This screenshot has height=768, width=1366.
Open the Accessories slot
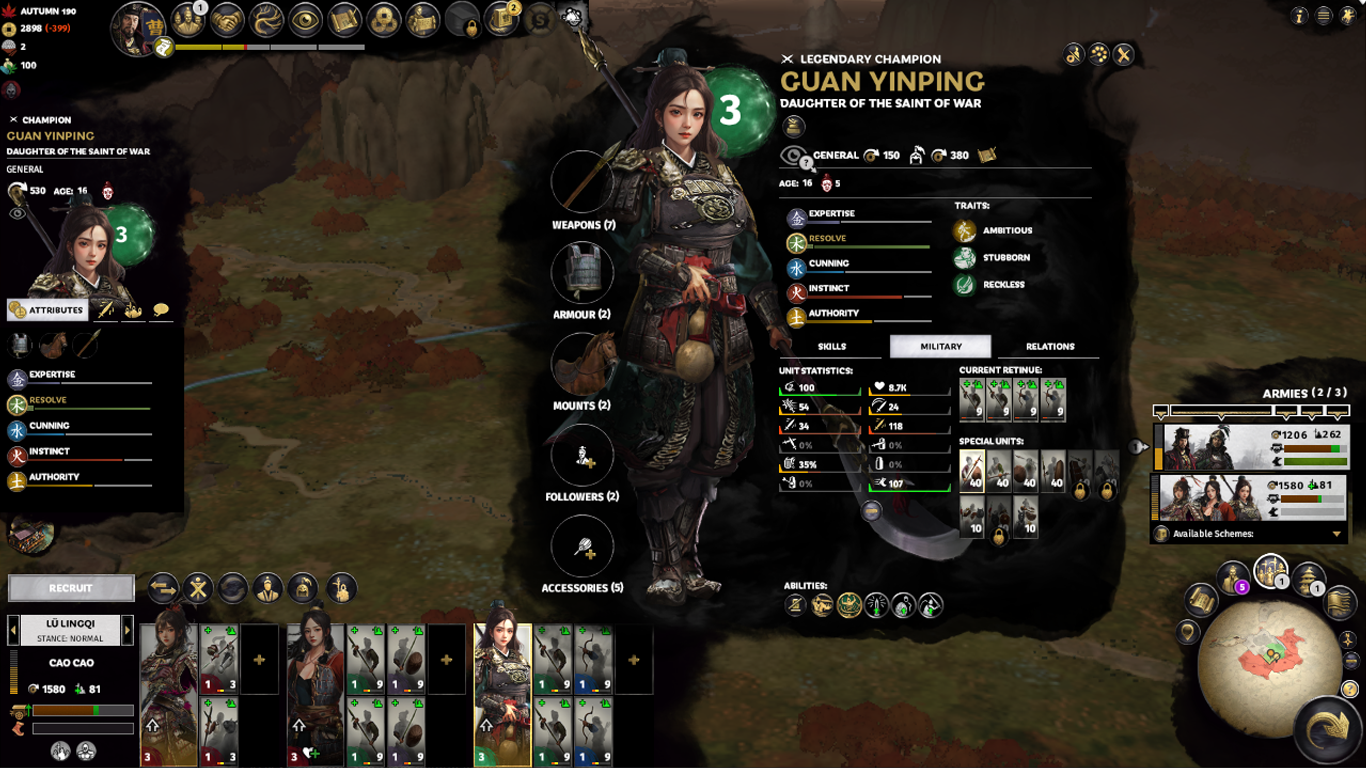tap(582, 546)
